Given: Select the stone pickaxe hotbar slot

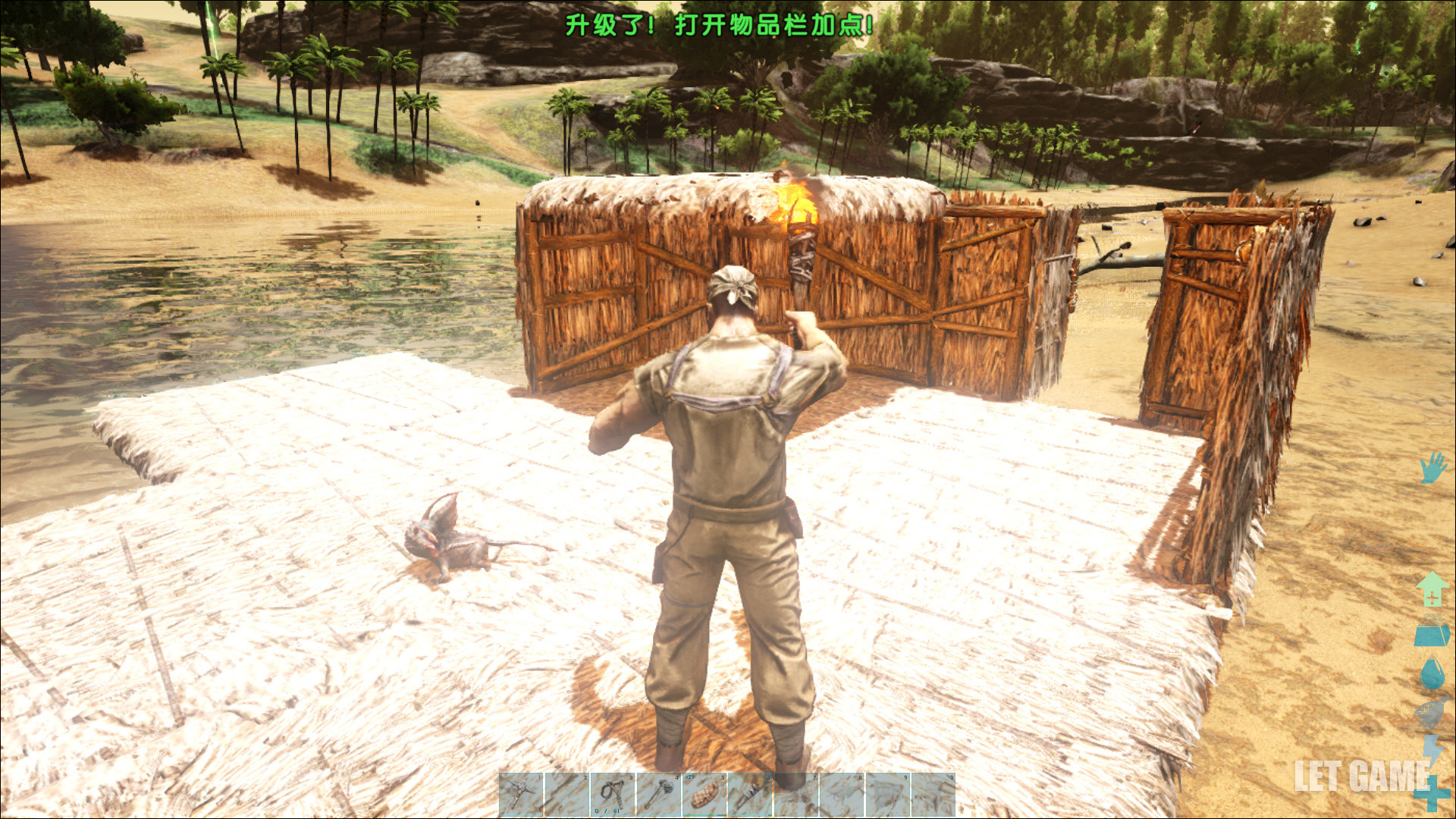Looking at the screenshot, I should [x=521, y=794].
